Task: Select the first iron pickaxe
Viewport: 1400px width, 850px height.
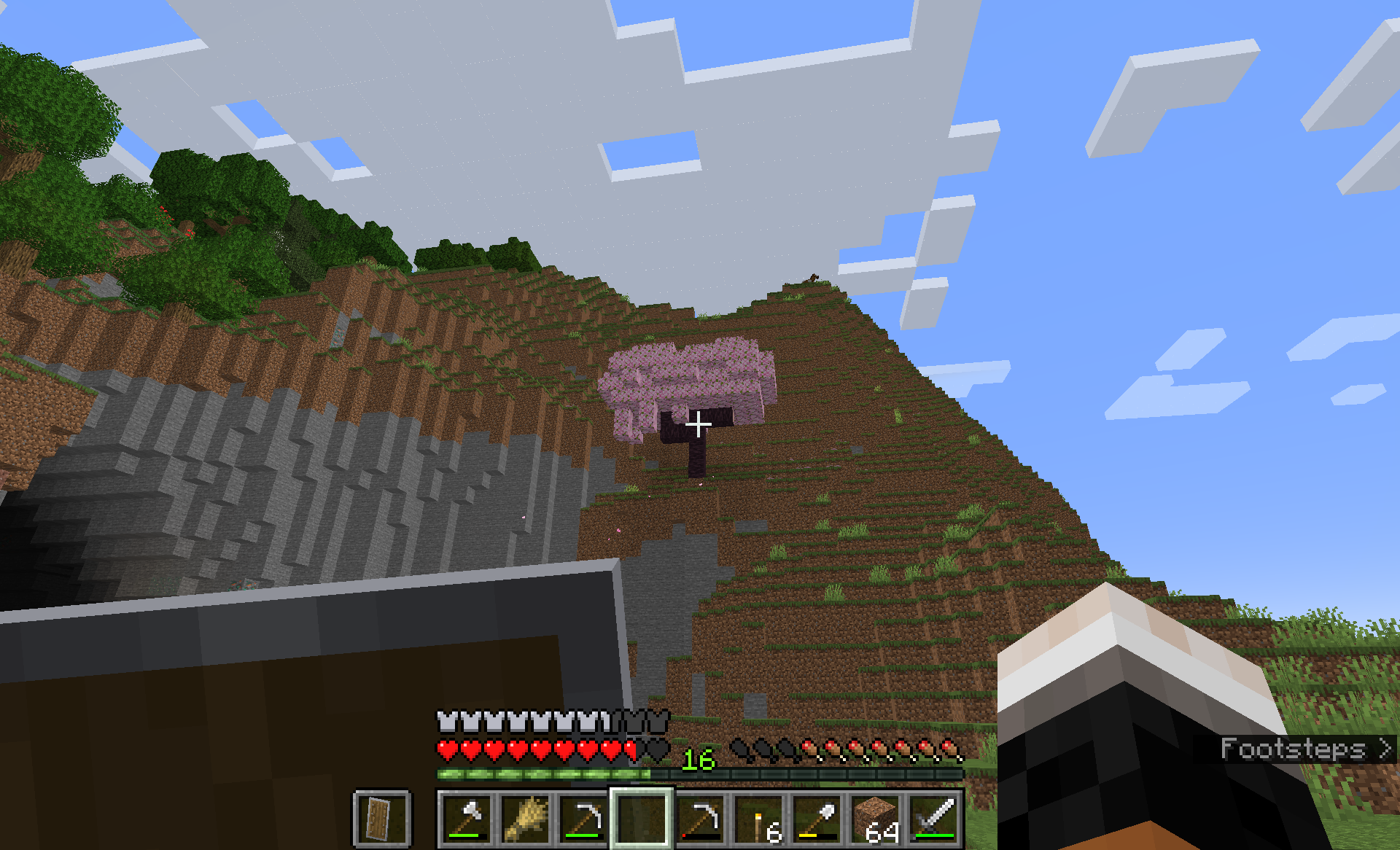Action: coord(583,818)
